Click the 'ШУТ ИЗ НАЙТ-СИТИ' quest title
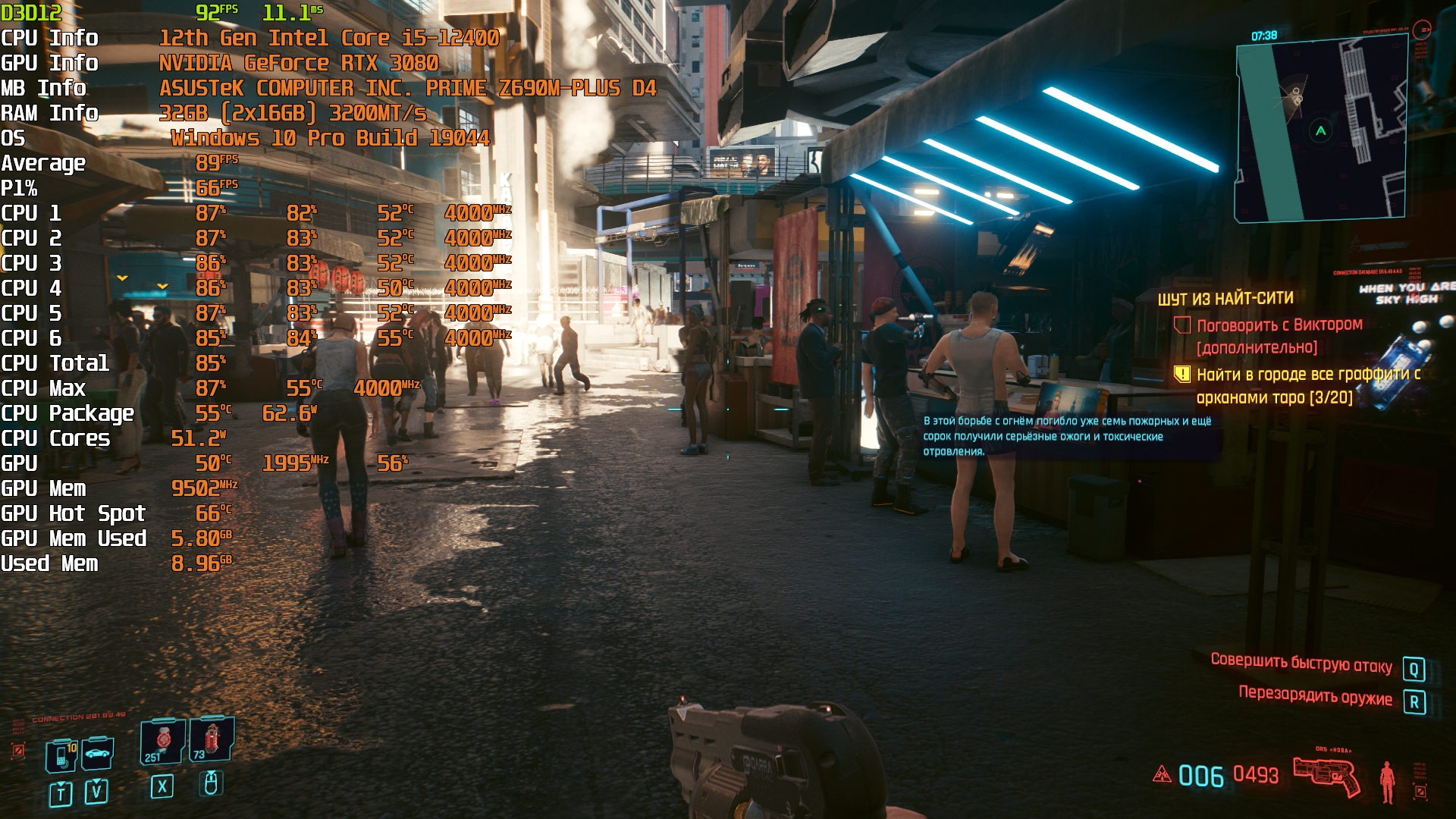This screenshot has width=1456, height=819. coord(1225,299)
